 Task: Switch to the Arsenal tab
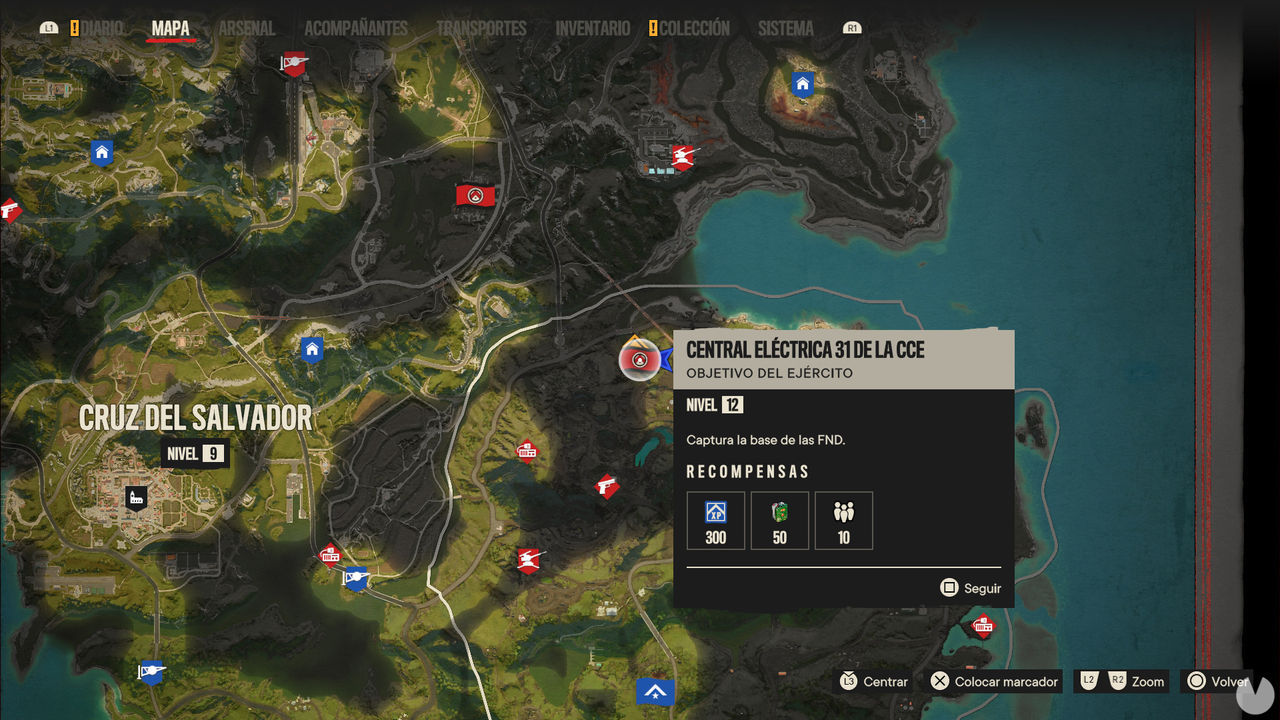pyautogui.click(x=247, y=28)
